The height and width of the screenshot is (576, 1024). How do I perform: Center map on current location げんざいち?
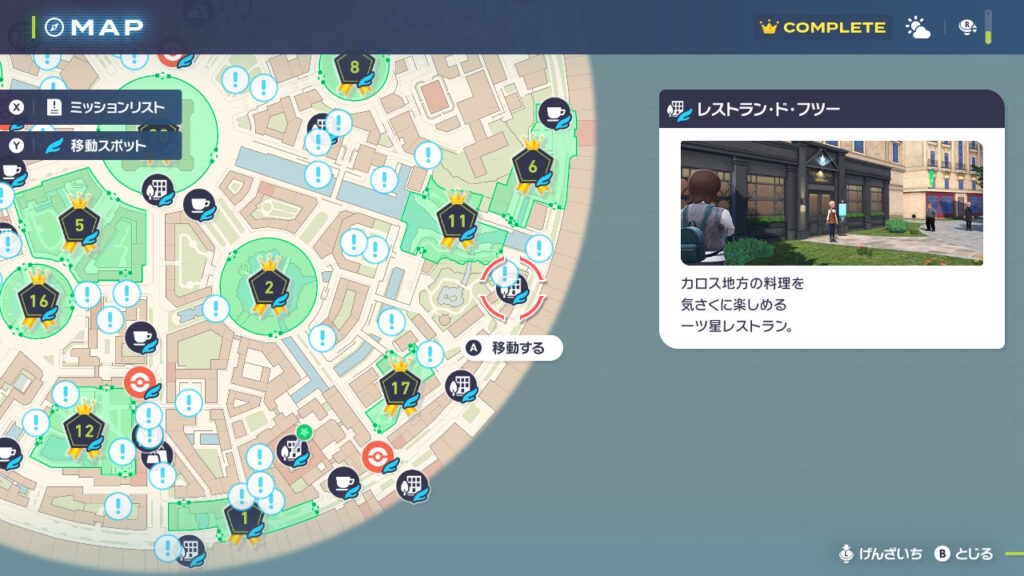[x=880, y=554]
